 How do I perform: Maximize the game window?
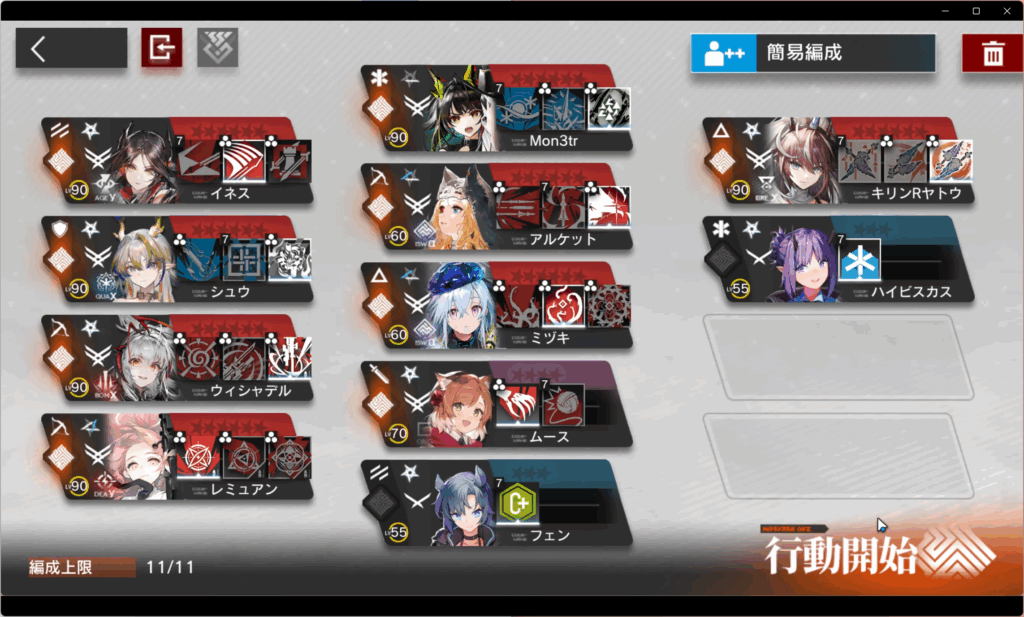click(976, 10)
